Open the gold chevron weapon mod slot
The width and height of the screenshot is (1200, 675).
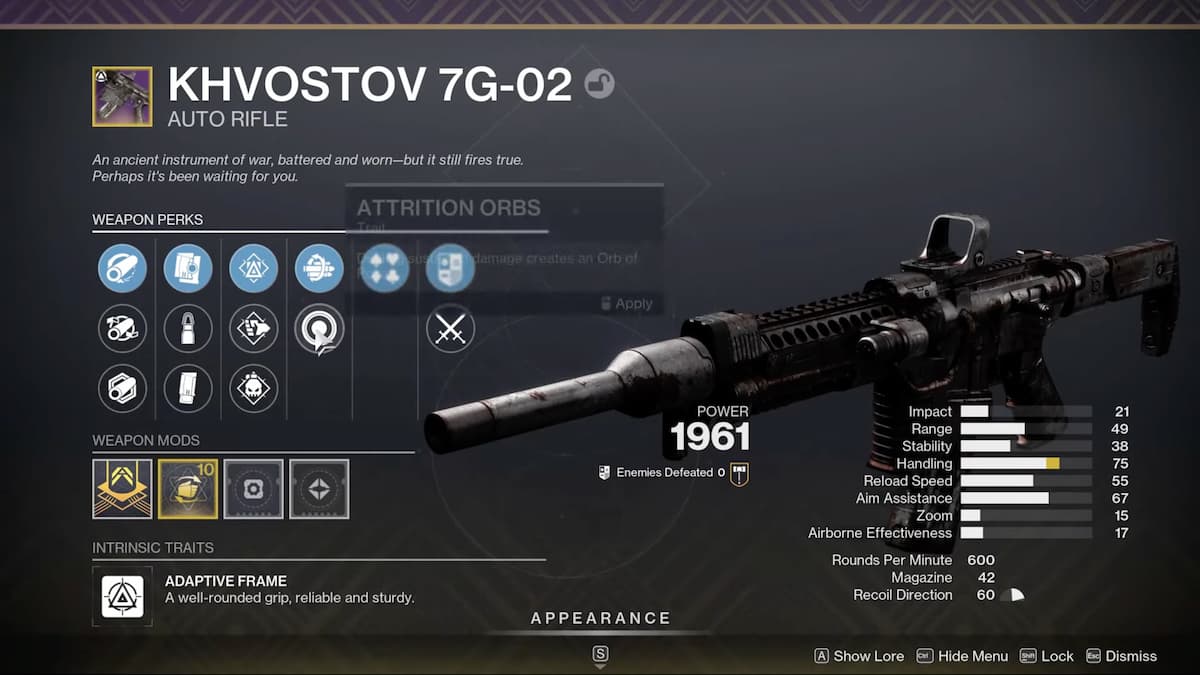[122, 489]
